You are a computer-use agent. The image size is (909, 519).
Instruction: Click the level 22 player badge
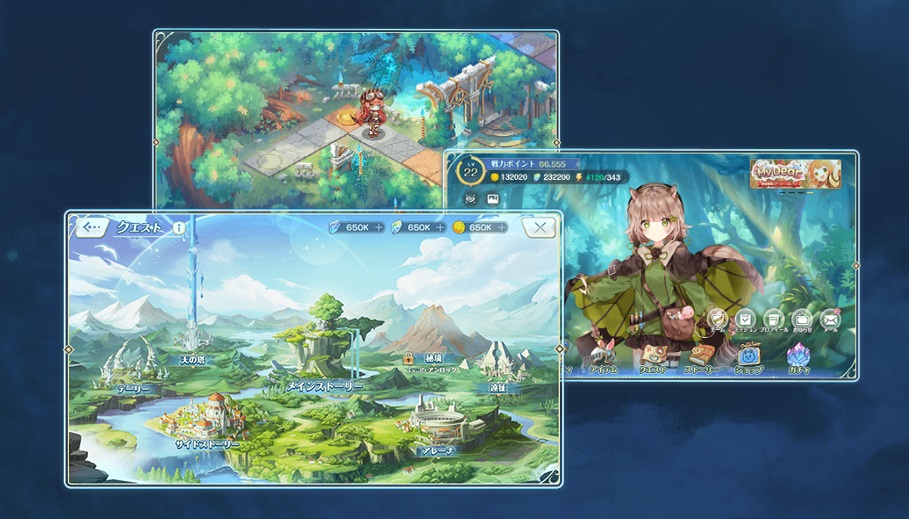(471, 171)
